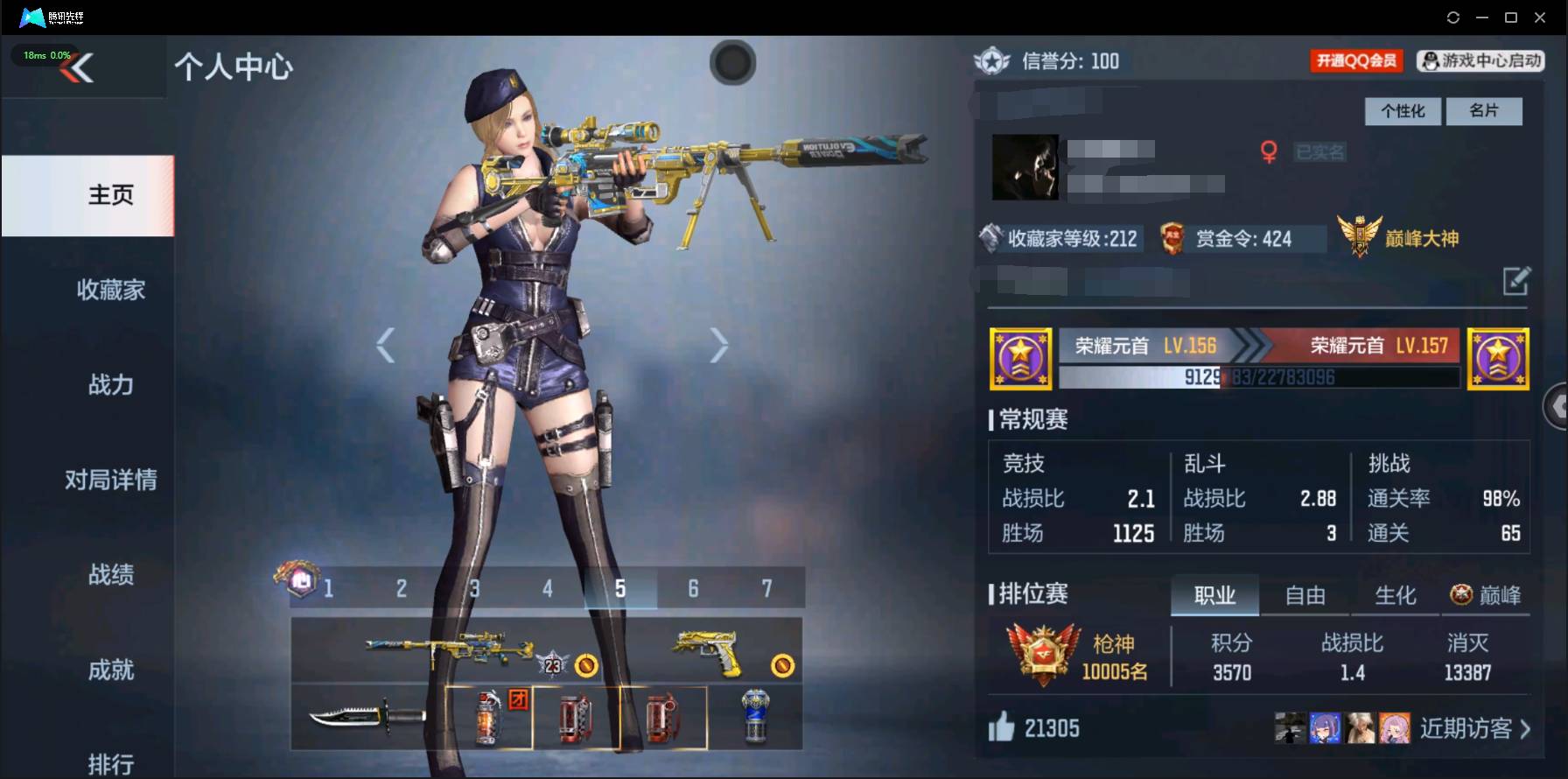Open the 生化 ranked stats tab
1568x779 pixels.
click(x=1395, y=595)
